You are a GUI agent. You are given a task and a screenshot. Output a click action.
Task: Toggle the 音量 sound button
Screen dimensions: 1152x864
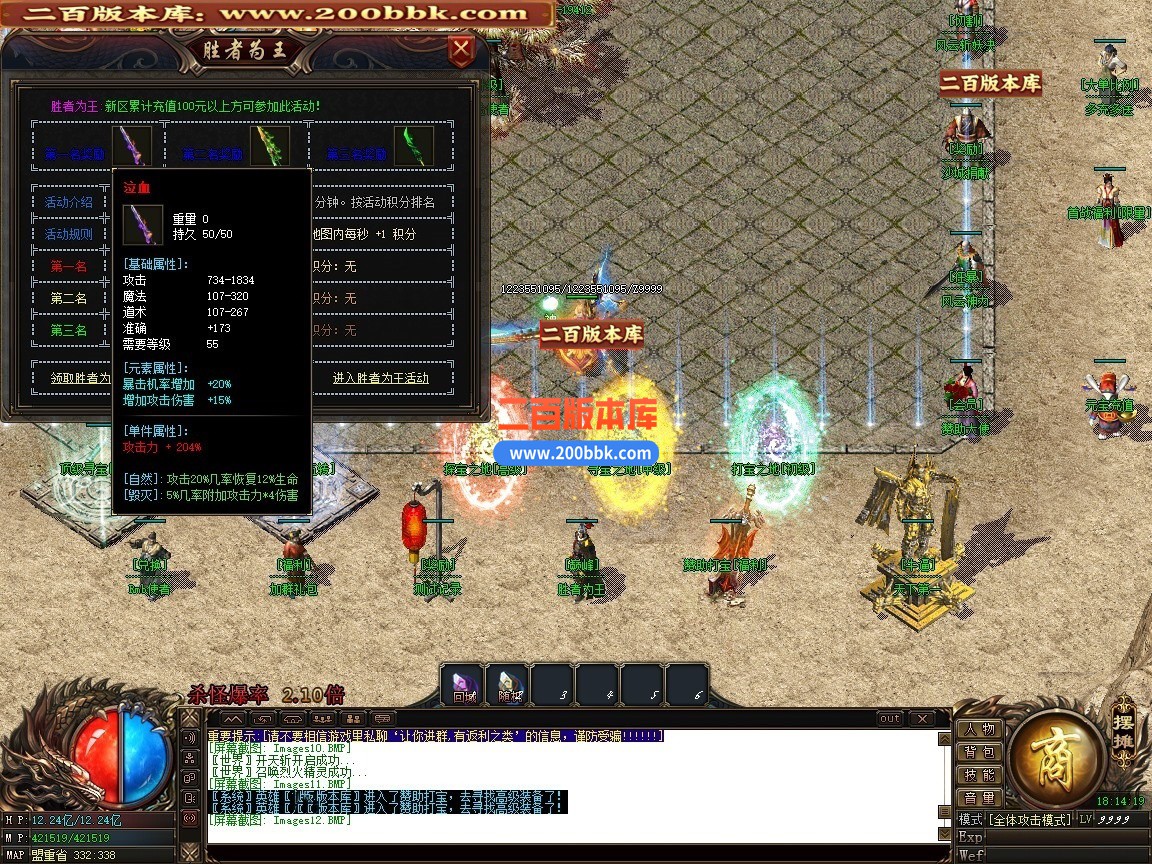[x=979, y=798]
